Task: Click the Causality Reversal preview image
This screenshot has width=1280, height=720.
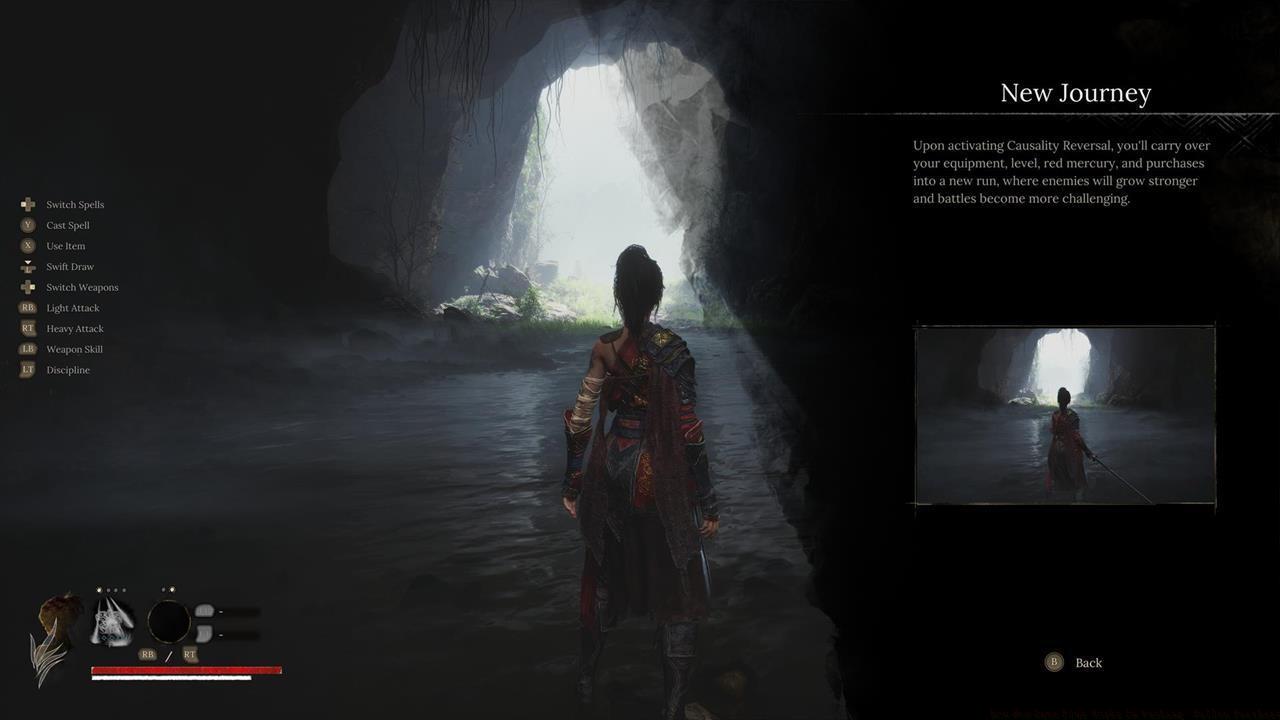Action: (1064, 414)
